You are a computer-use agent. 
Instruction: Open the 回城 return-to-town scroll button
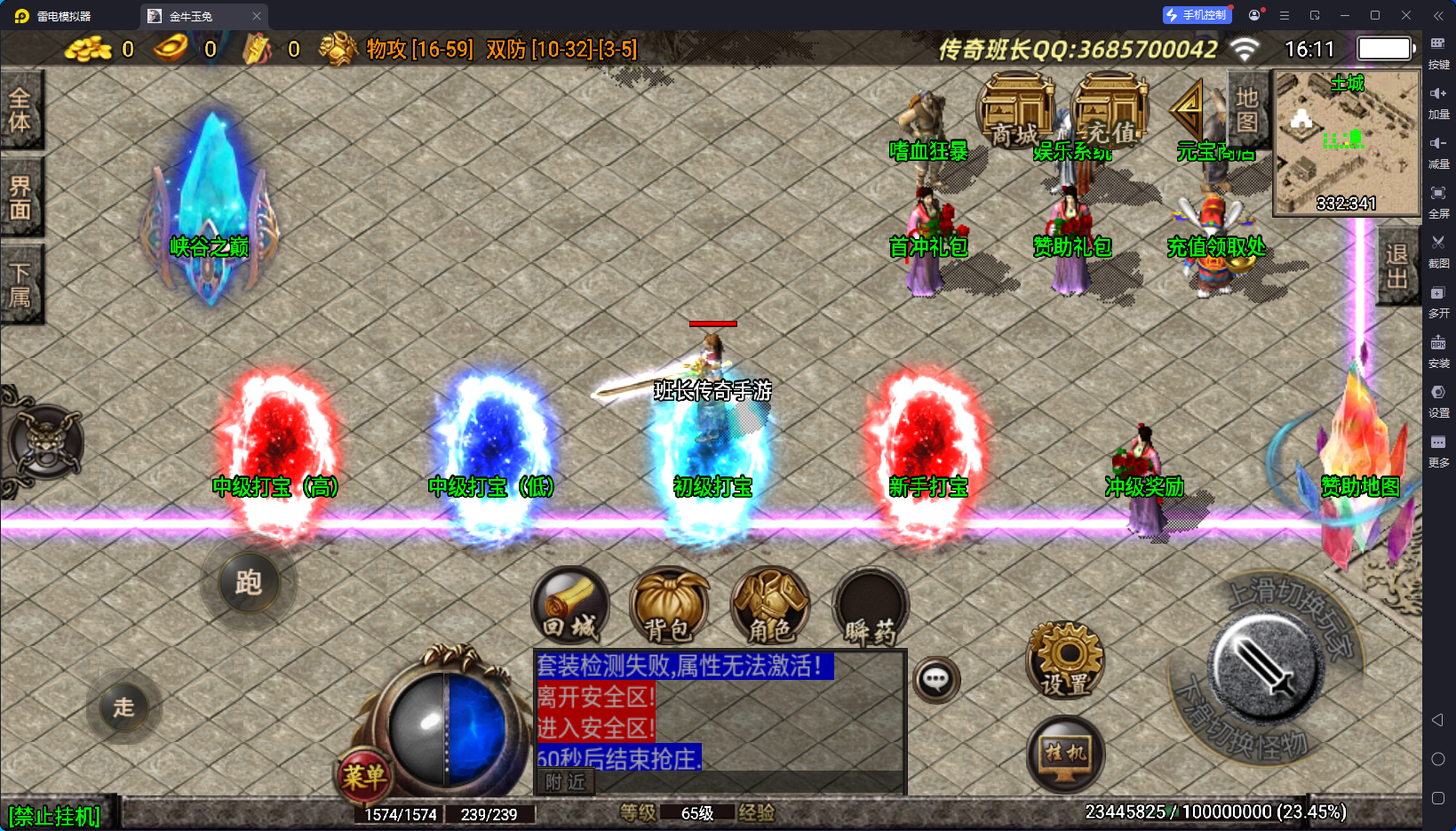coord(570,607)
